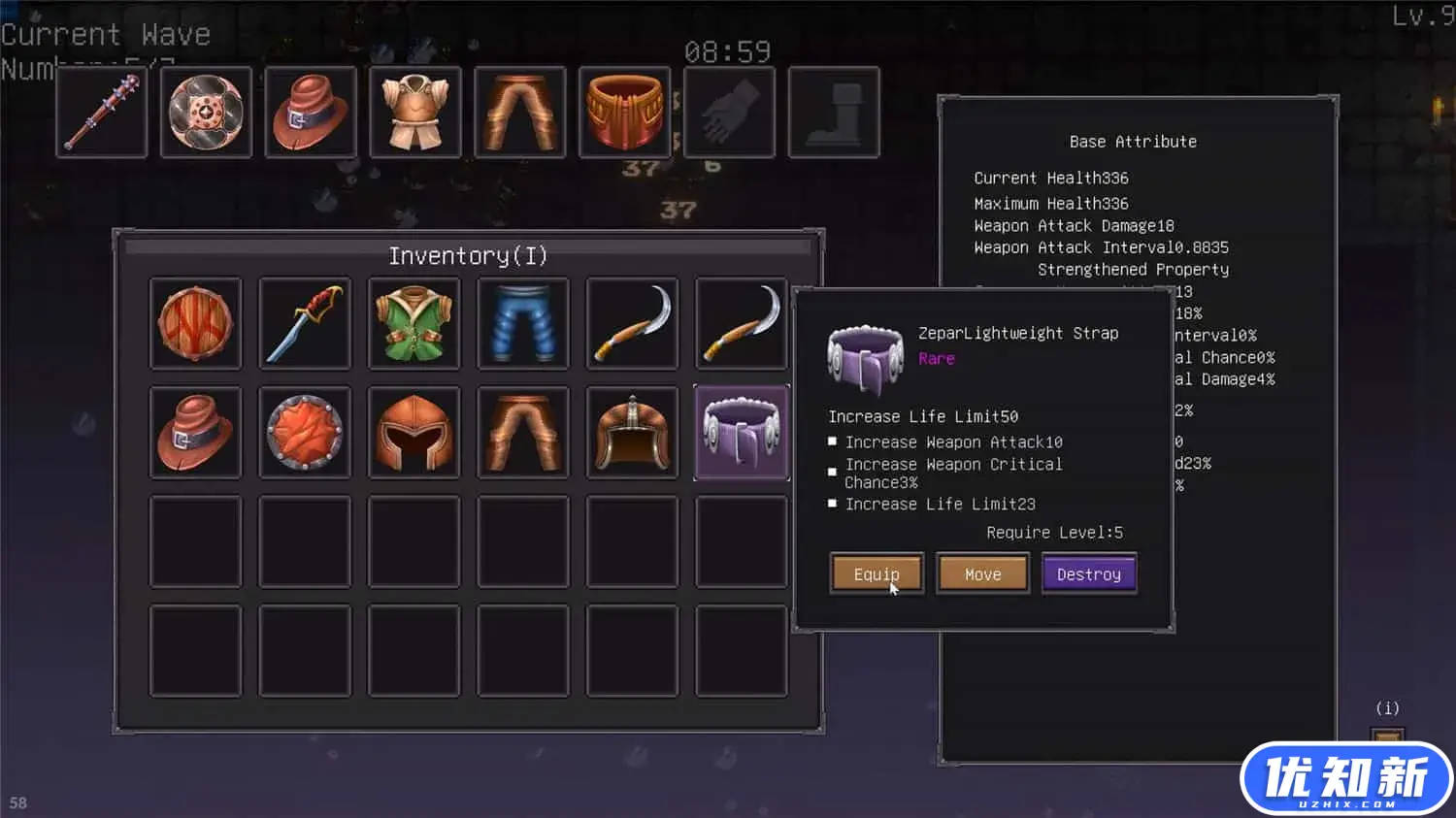This screenshot has height=818, width=1456.
Task: Equip the Lightweight Strap with Equip button
Action: point(876,574)
